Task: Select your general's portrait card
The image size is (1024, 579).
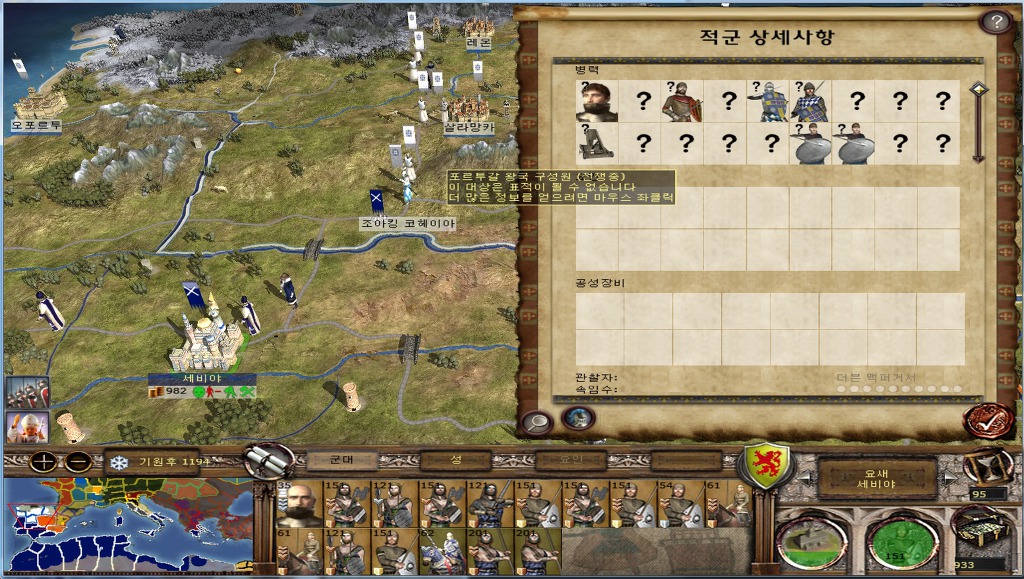Action: 298,504
